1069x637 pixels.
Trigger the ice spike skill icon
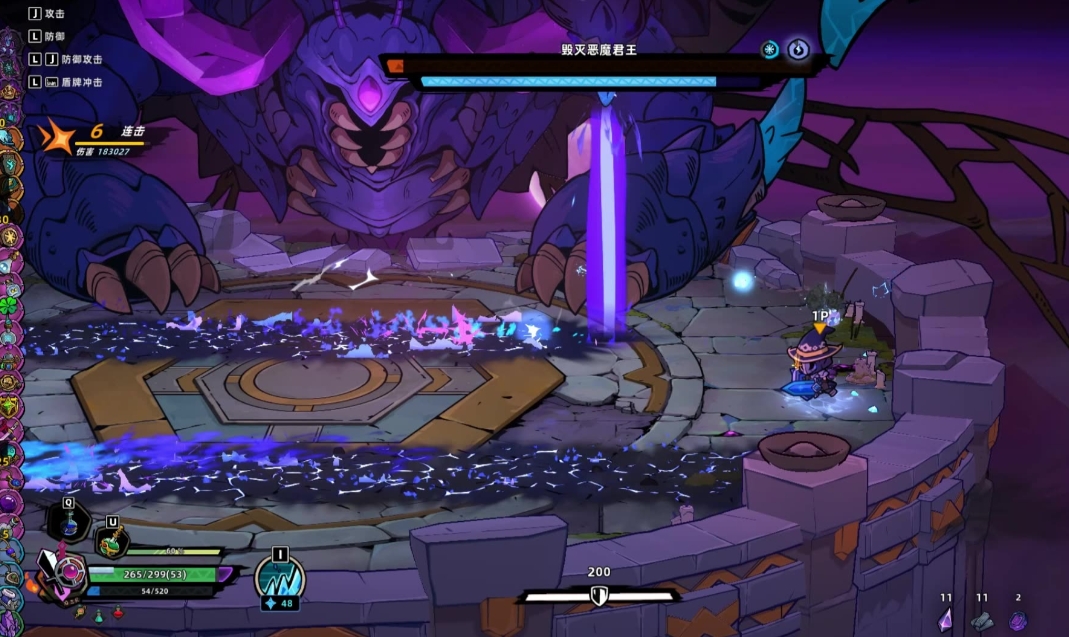(279, 575)
